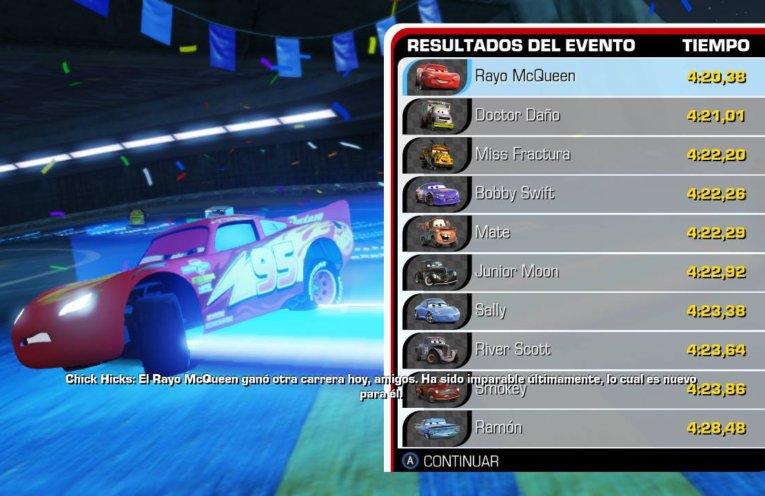Screen dimensions: 765x496
Task: Select the Rayo McQueen results row
Action: click(580, 76)
